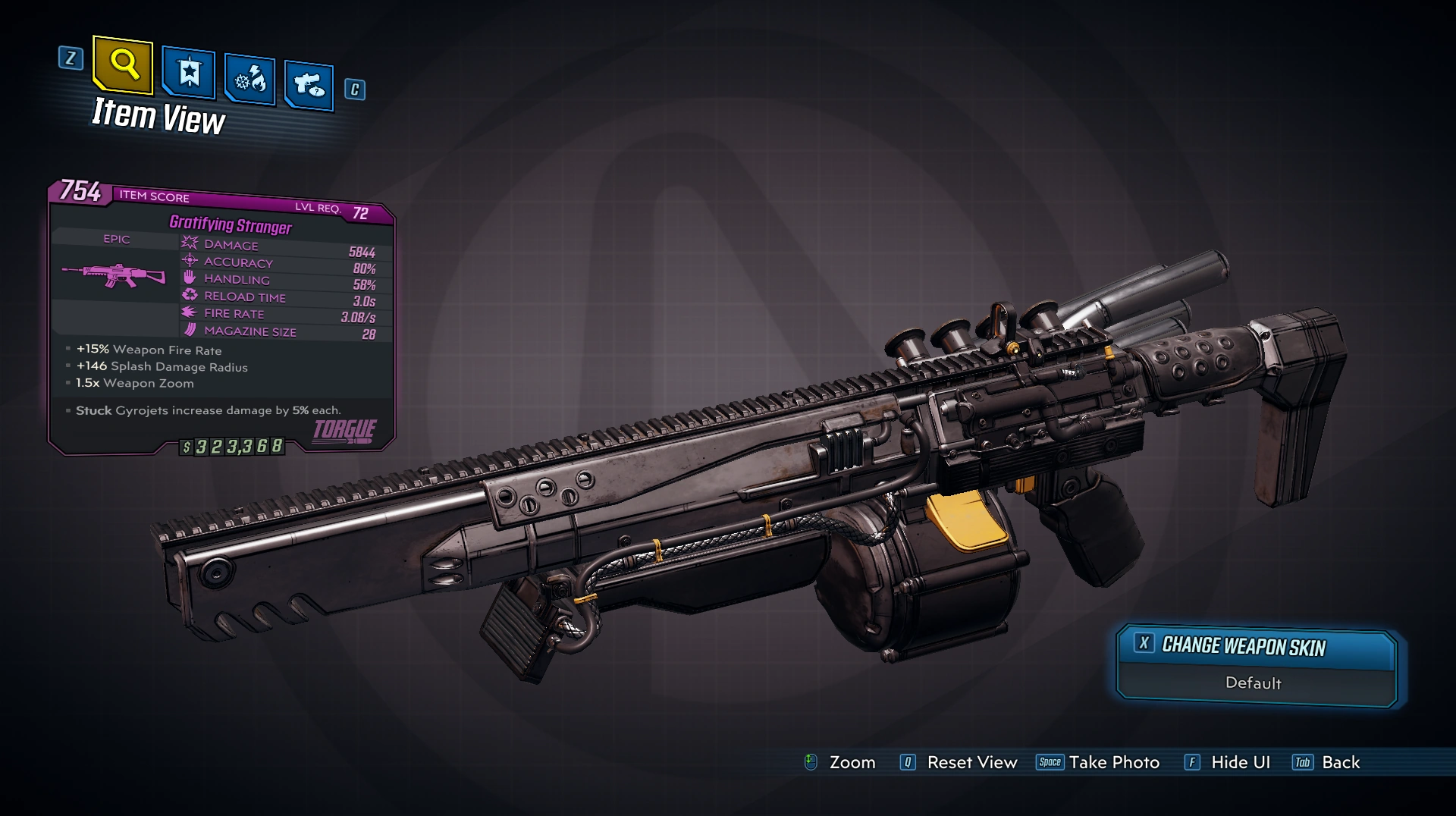Switch to the star banner tab

pyautogui.click(x=189, y=74)
